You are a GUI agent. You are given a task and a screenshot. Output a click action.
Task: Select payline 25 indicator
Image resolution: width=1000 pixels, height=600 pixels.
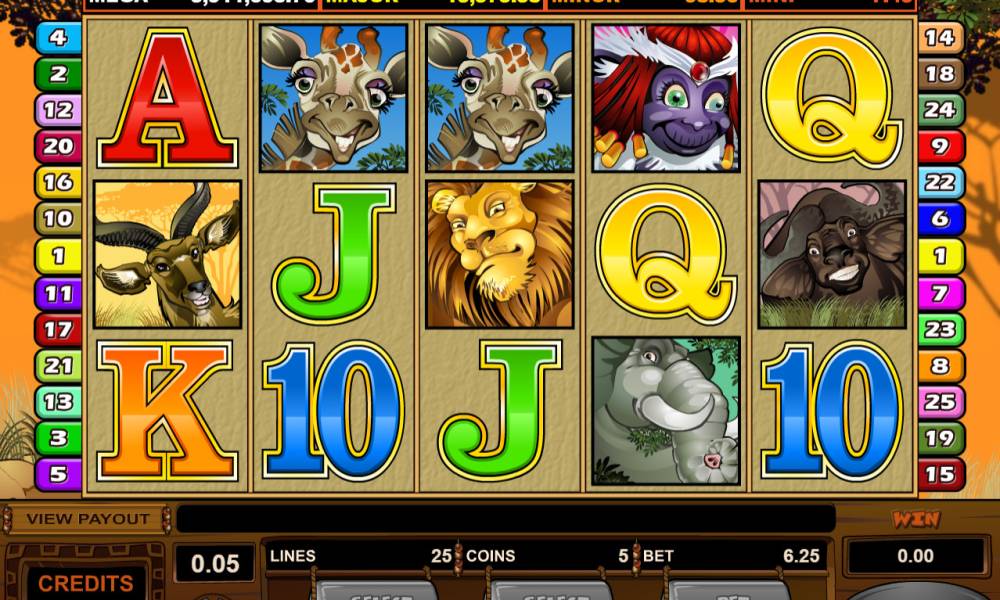coord(940,402)
